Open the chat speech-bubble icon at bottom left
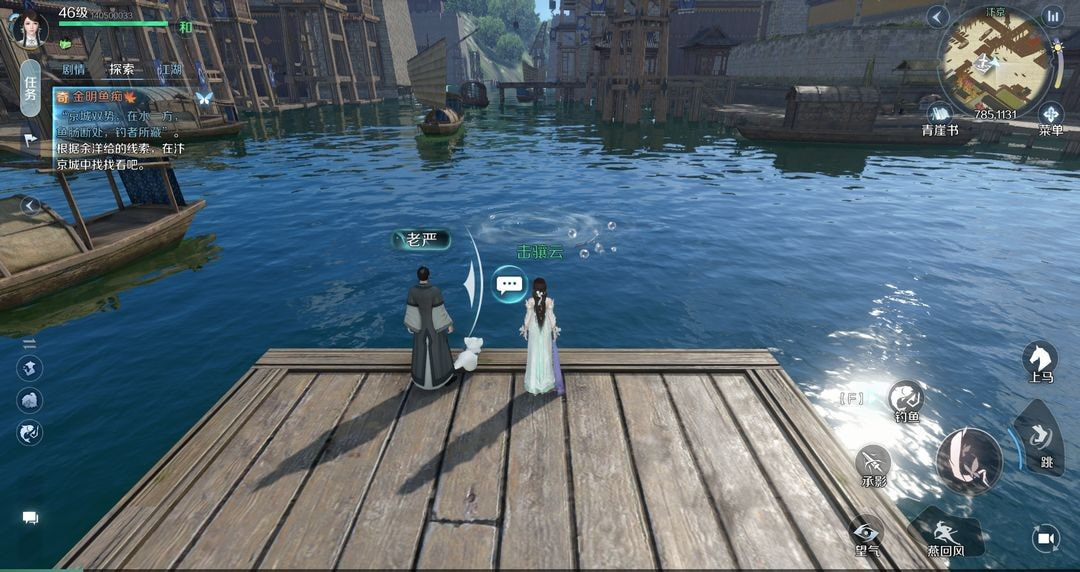 30,518
